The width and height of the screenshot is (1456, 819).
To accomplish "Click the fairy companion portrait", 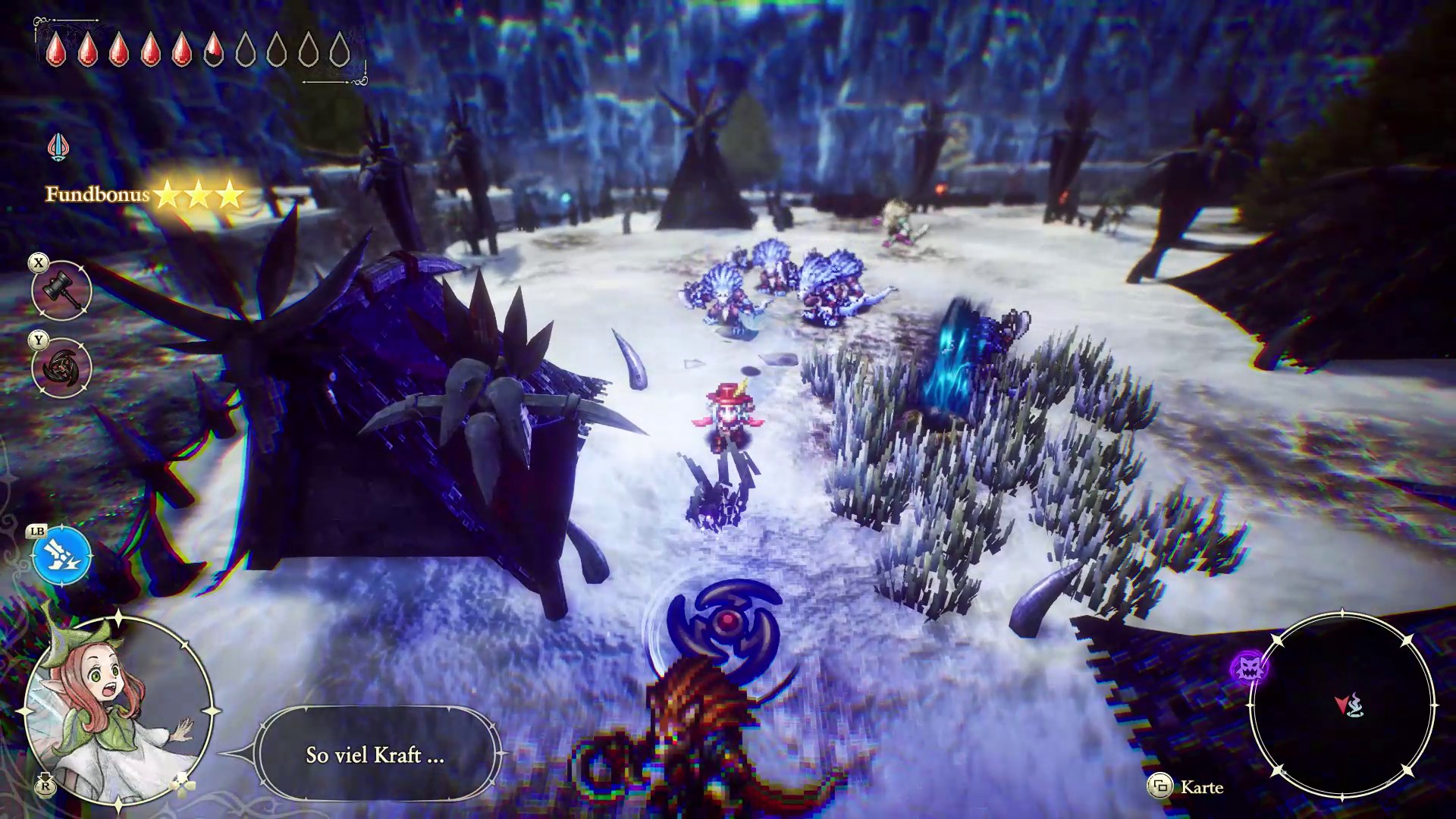I will pyautogui.click(x=118, y=711).
